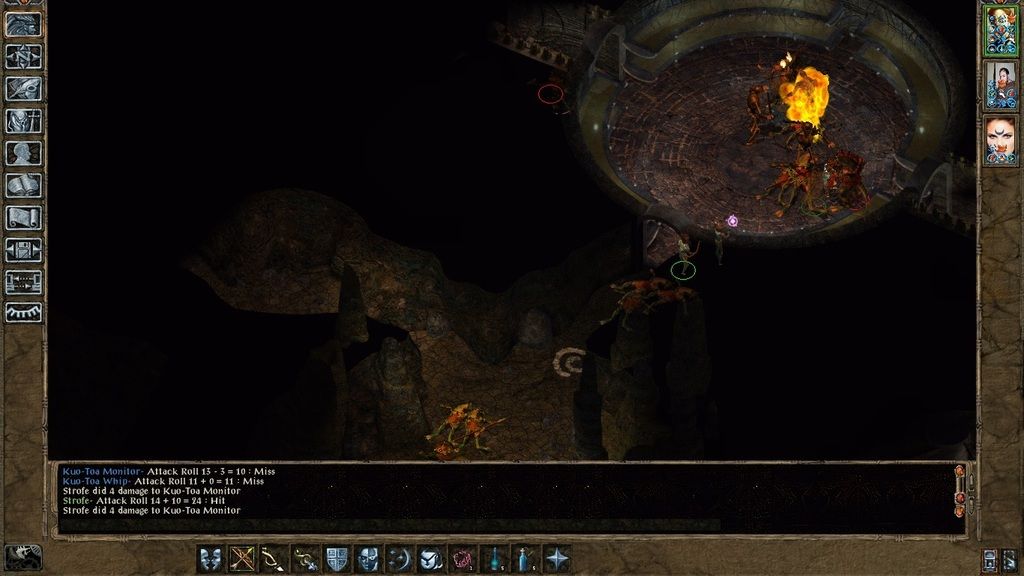Screen dimensions: 1024x576
Task: Select the middle character portrait
Action: click(x=1000, y=83)
